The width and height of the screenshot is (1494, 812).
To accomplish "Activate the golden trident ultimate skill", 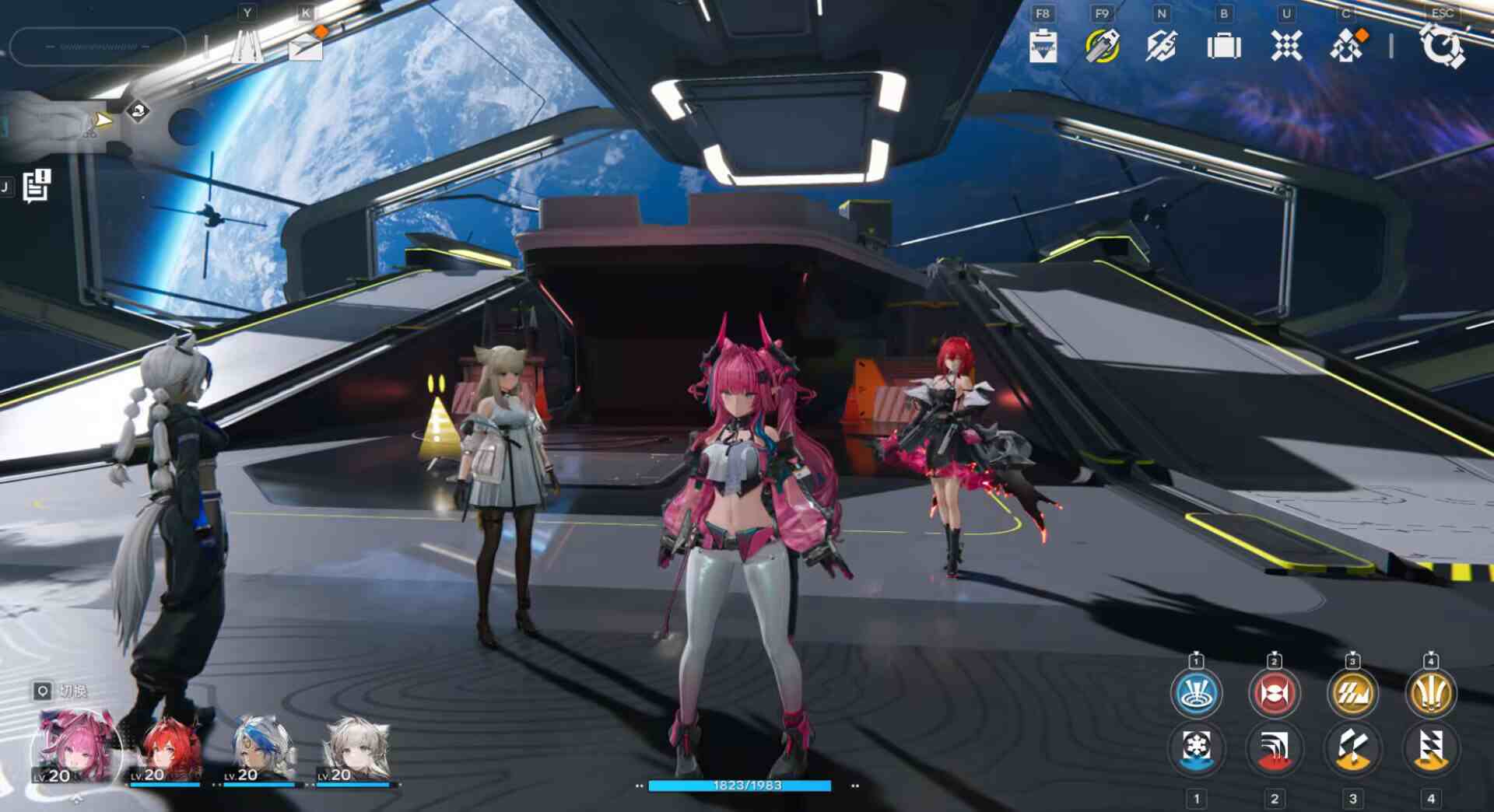I will 1430,693.
